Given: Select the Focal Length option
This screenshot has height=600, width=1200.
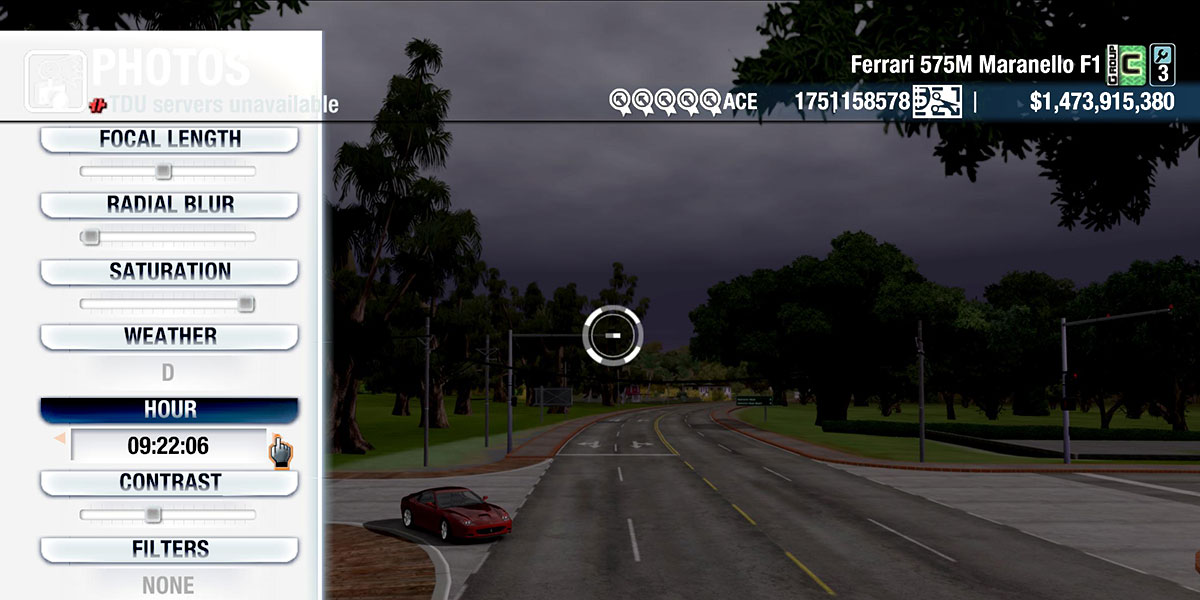Looking at the screenshot, I should (169, 139).
